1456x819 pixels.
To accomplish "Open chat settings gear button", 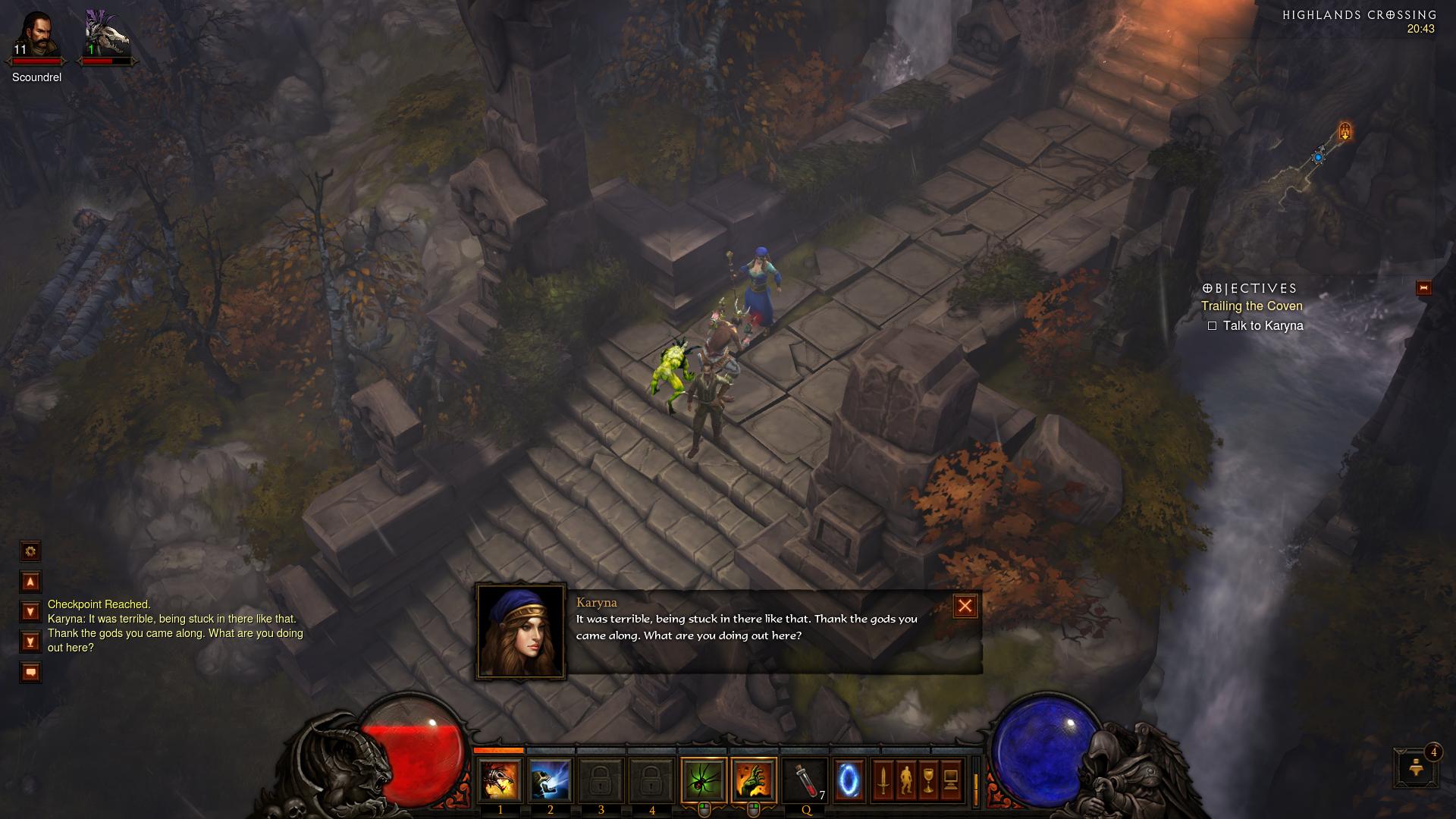I will tap(30, 551).
